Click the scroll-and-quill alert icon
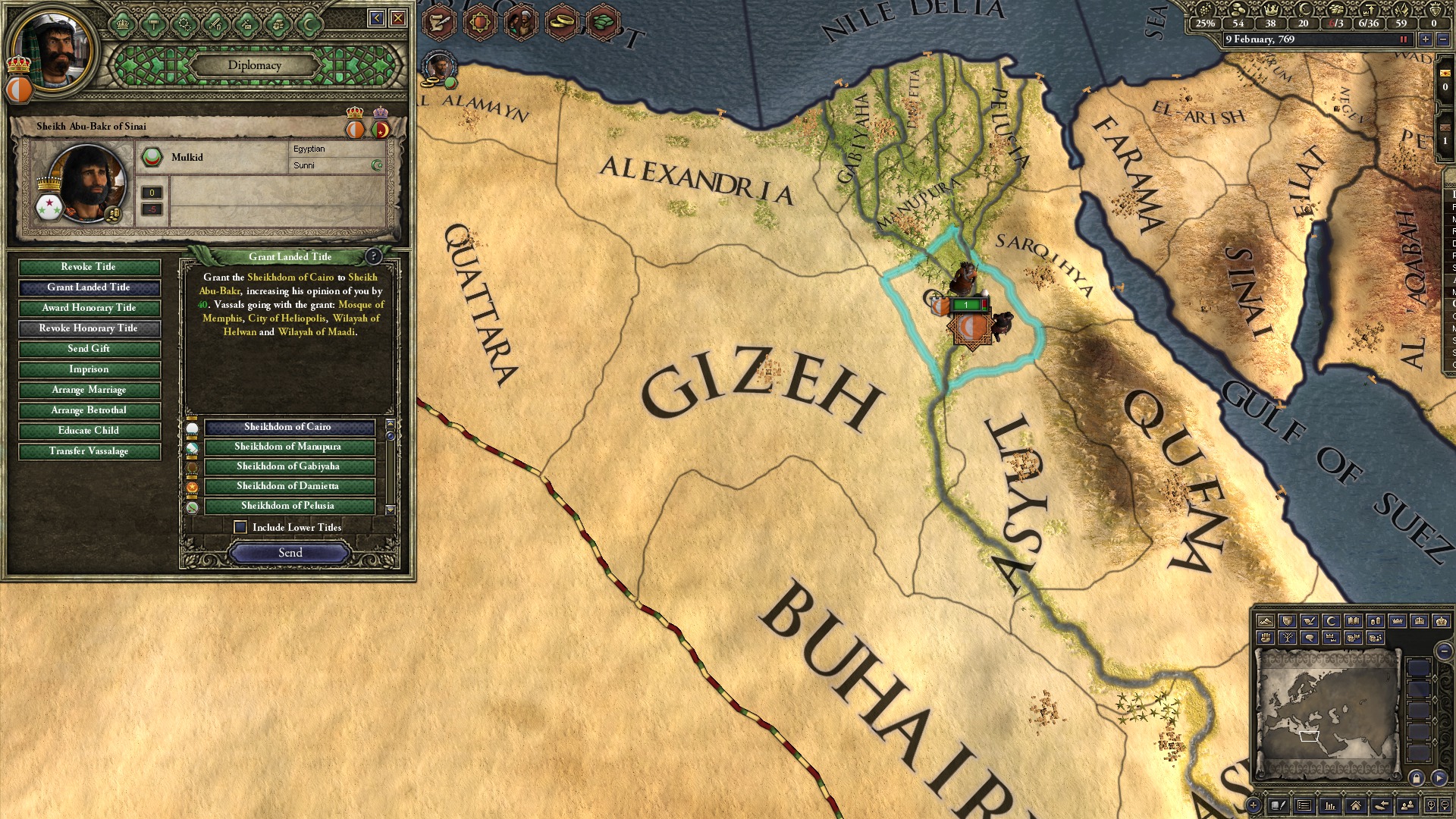This screenshot has width=1456, height=819. click(x=438, y=21)
